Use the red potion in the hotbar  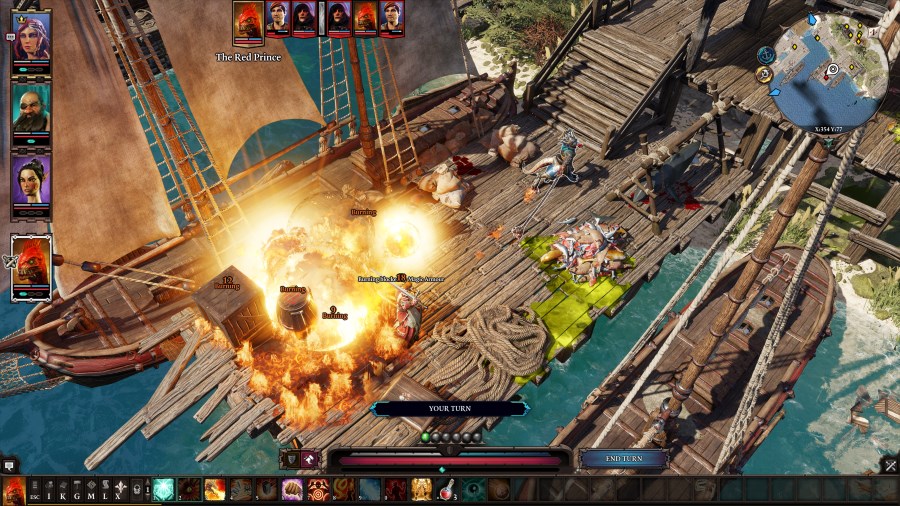pos(449,490)
